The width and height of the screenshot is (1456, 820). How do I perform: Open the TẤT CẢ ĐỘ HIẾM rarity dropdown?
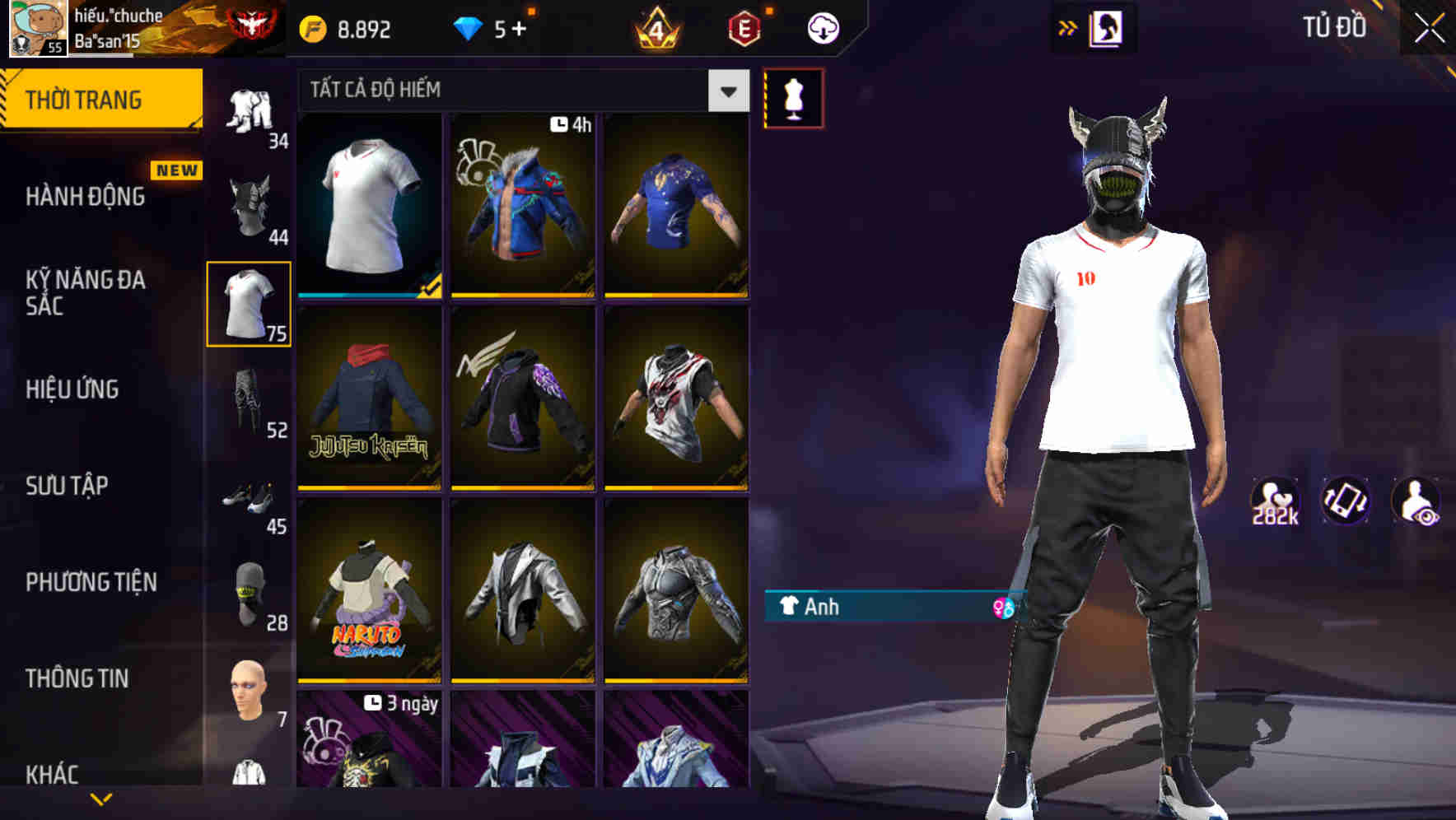click(519, 91)
